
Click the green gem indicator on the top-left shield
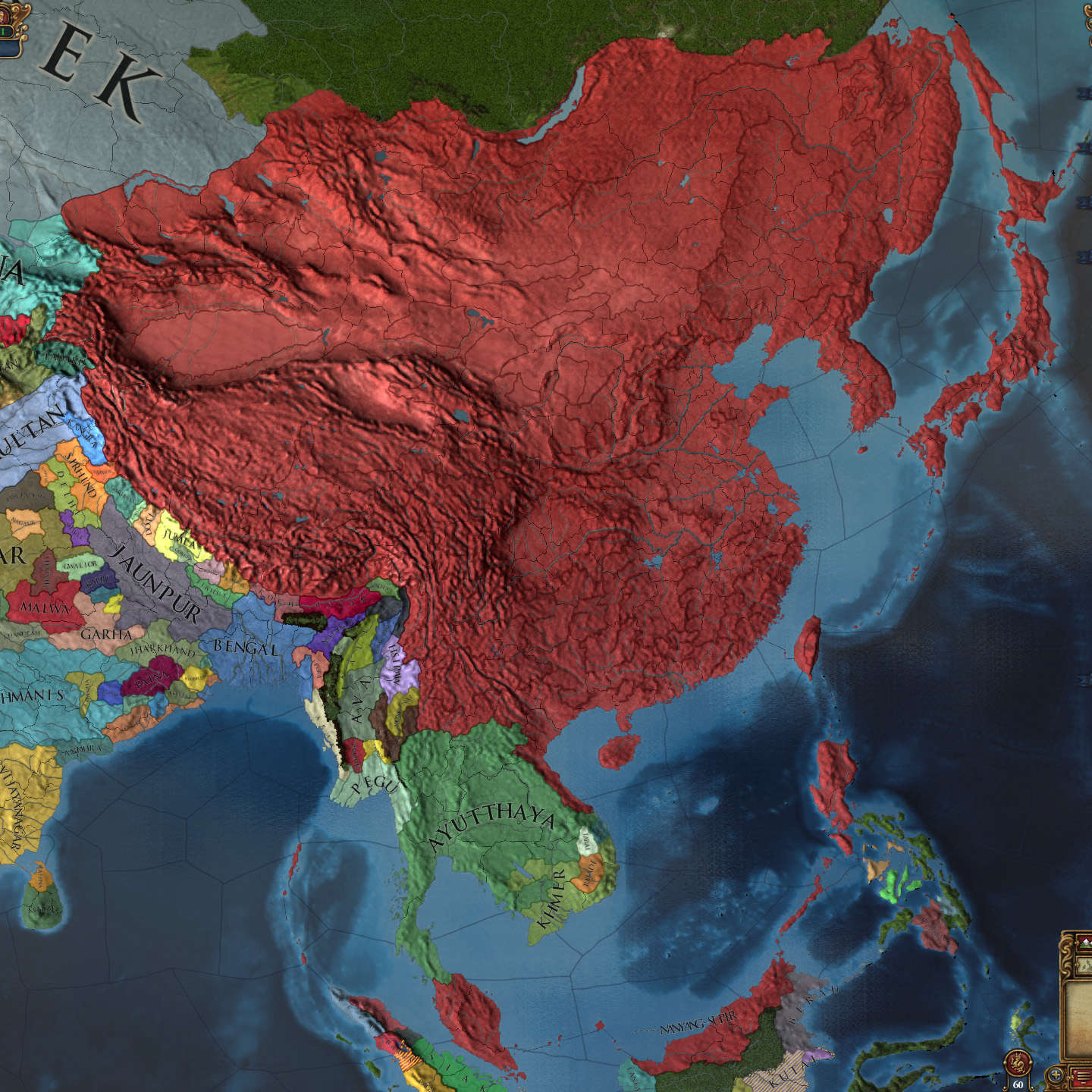pos(3,31)
